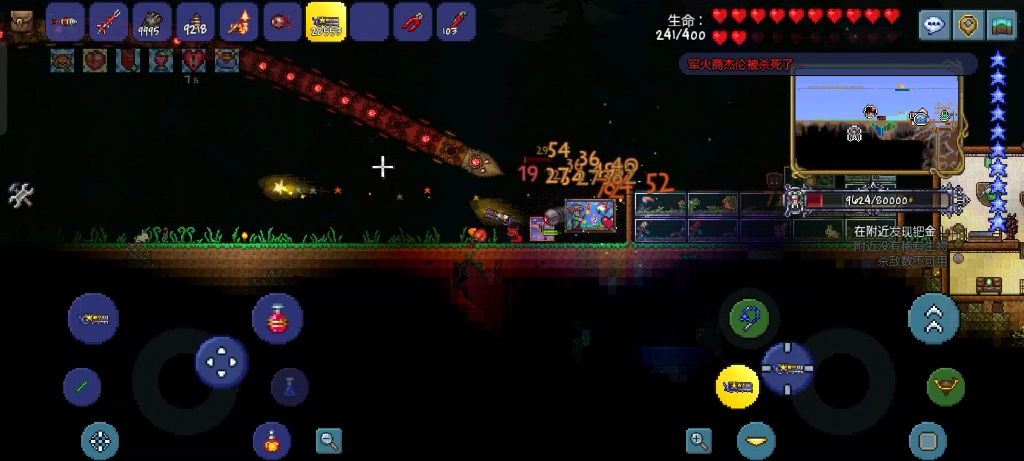
Task: Tap the jump double-arrow button
Action: coord(934,319)
